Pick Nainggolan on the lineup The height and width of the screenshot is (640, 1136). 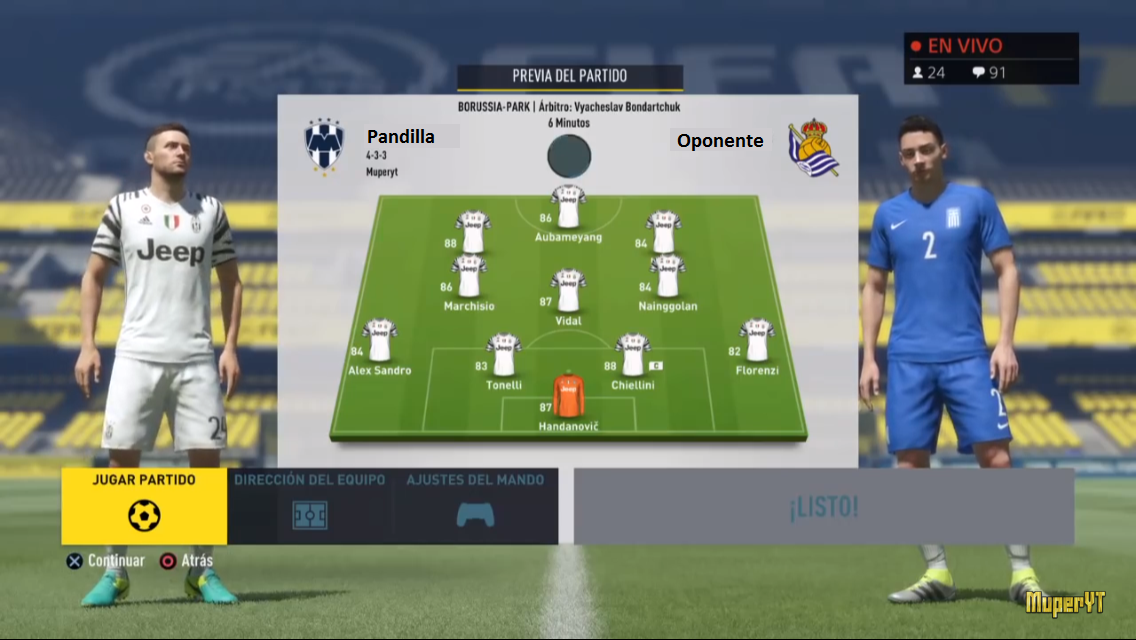coord(667,277)
